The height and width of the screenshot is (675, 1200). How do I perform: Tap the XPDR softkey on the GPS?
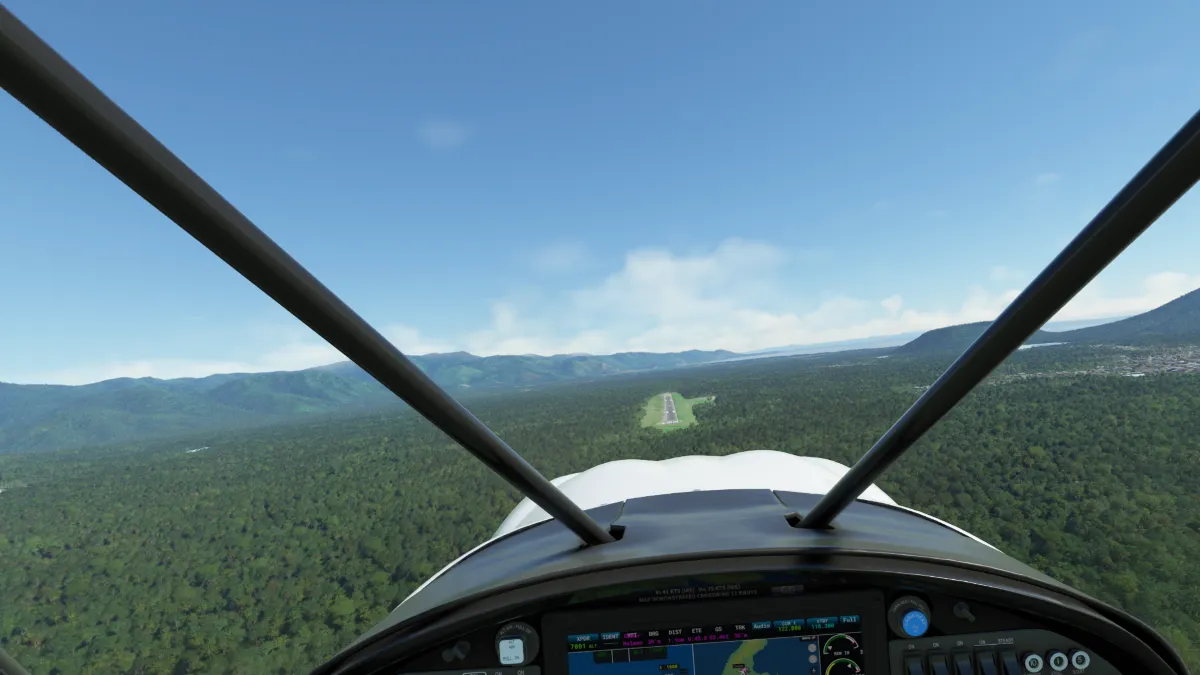pyautogui.click(x=582, y=636)
